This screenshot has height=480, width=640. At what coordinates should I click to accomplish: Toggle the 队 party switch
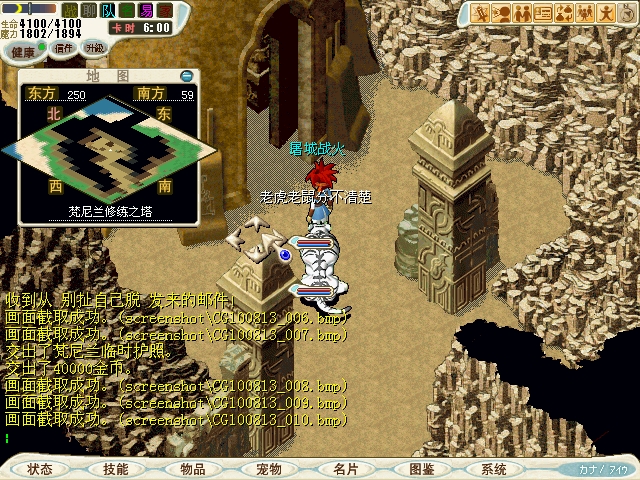point(108,9)
